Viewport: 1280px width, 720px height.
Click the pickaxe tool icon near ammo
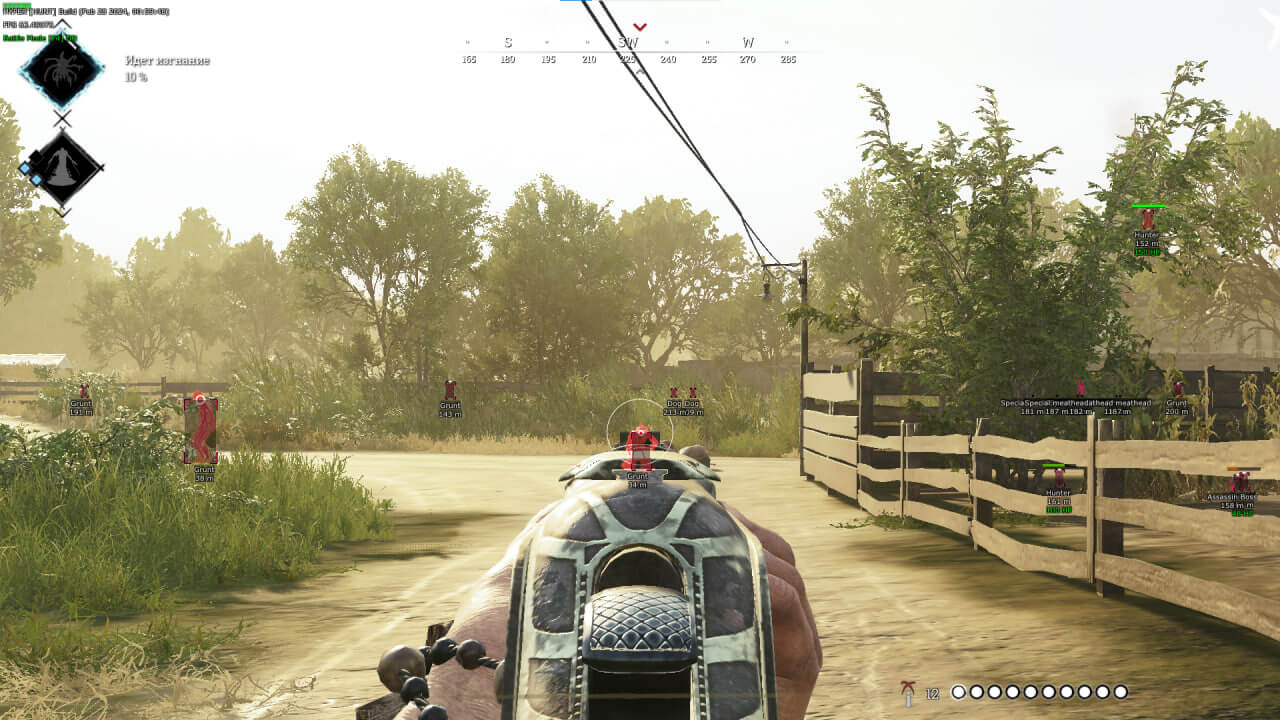(910, 690)
